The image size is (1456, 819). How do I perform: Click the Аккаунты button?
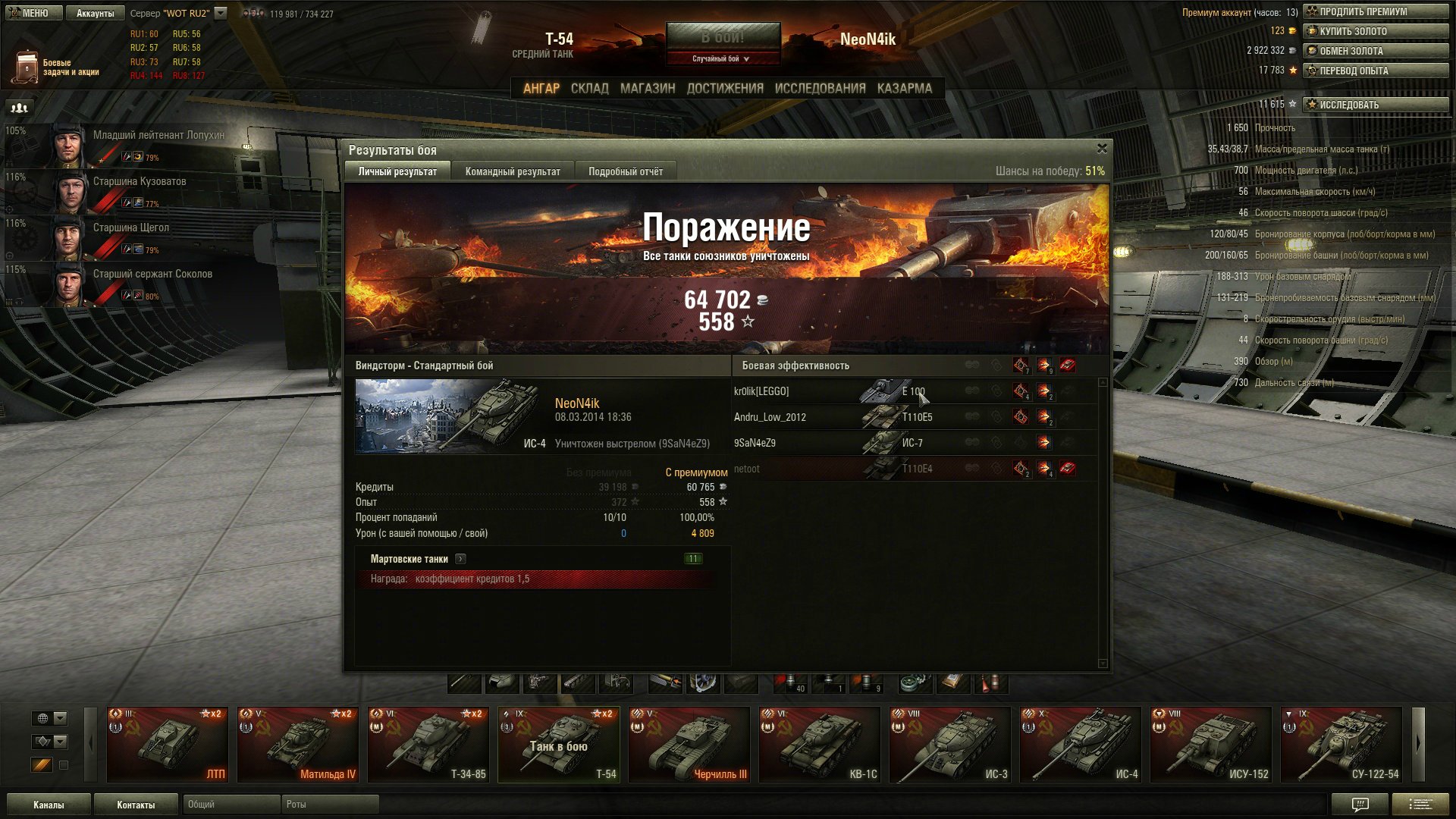coord(95,13)
